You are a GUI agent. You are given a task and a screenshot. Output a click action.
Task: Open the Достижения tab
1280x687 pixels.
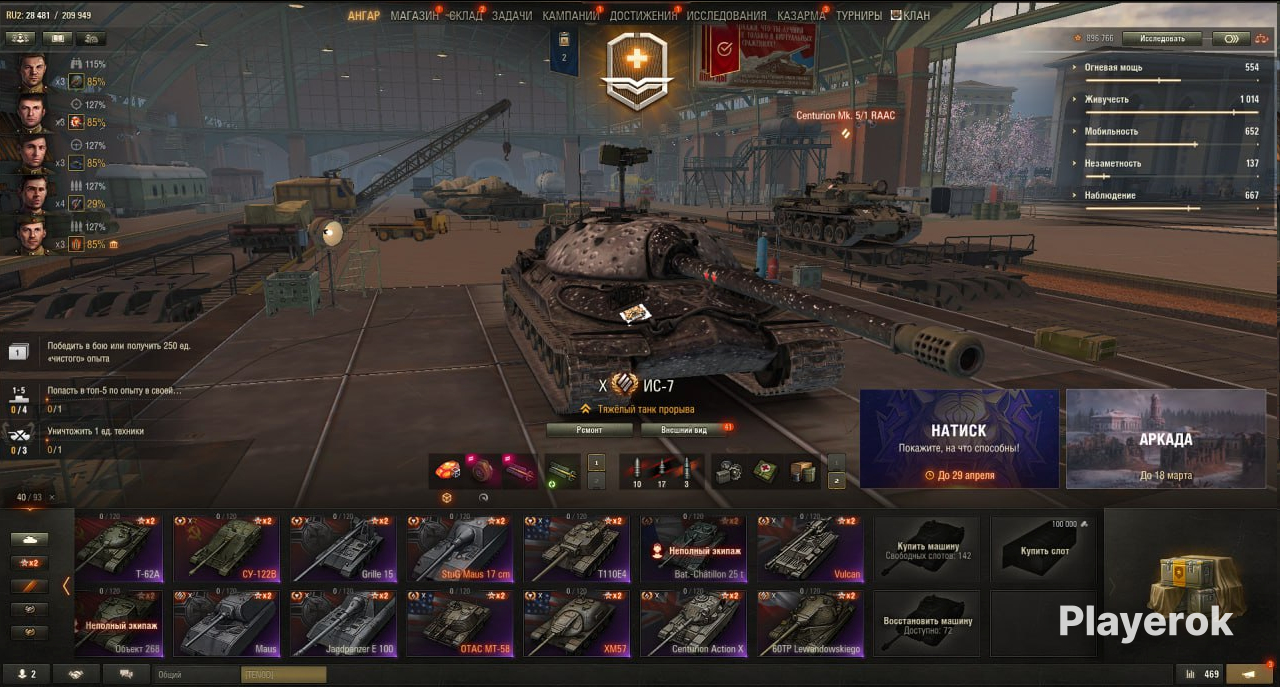[643, 16]
